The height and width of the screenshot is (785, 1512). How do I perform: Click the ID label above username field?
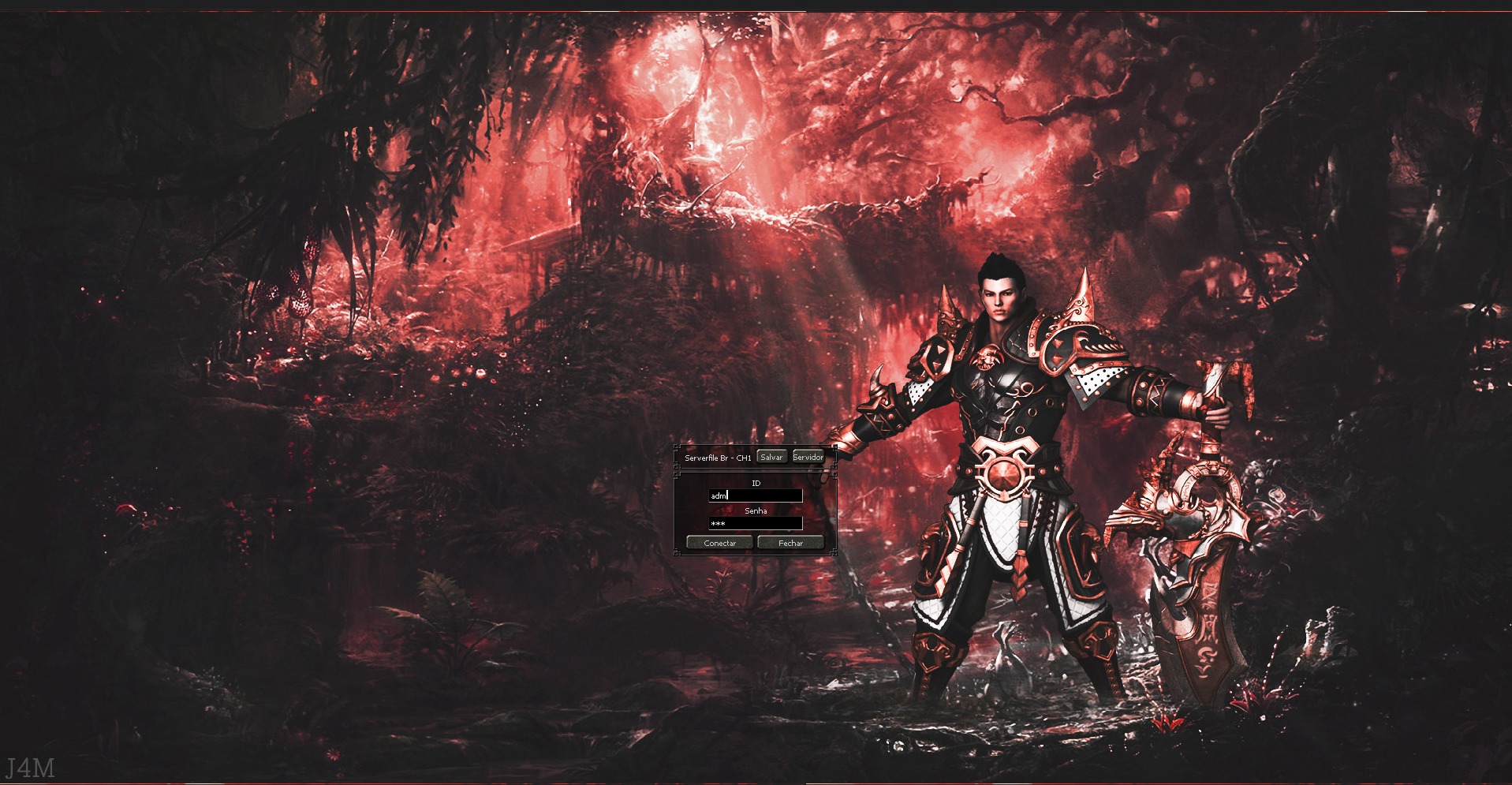click(x=756, y=483)
